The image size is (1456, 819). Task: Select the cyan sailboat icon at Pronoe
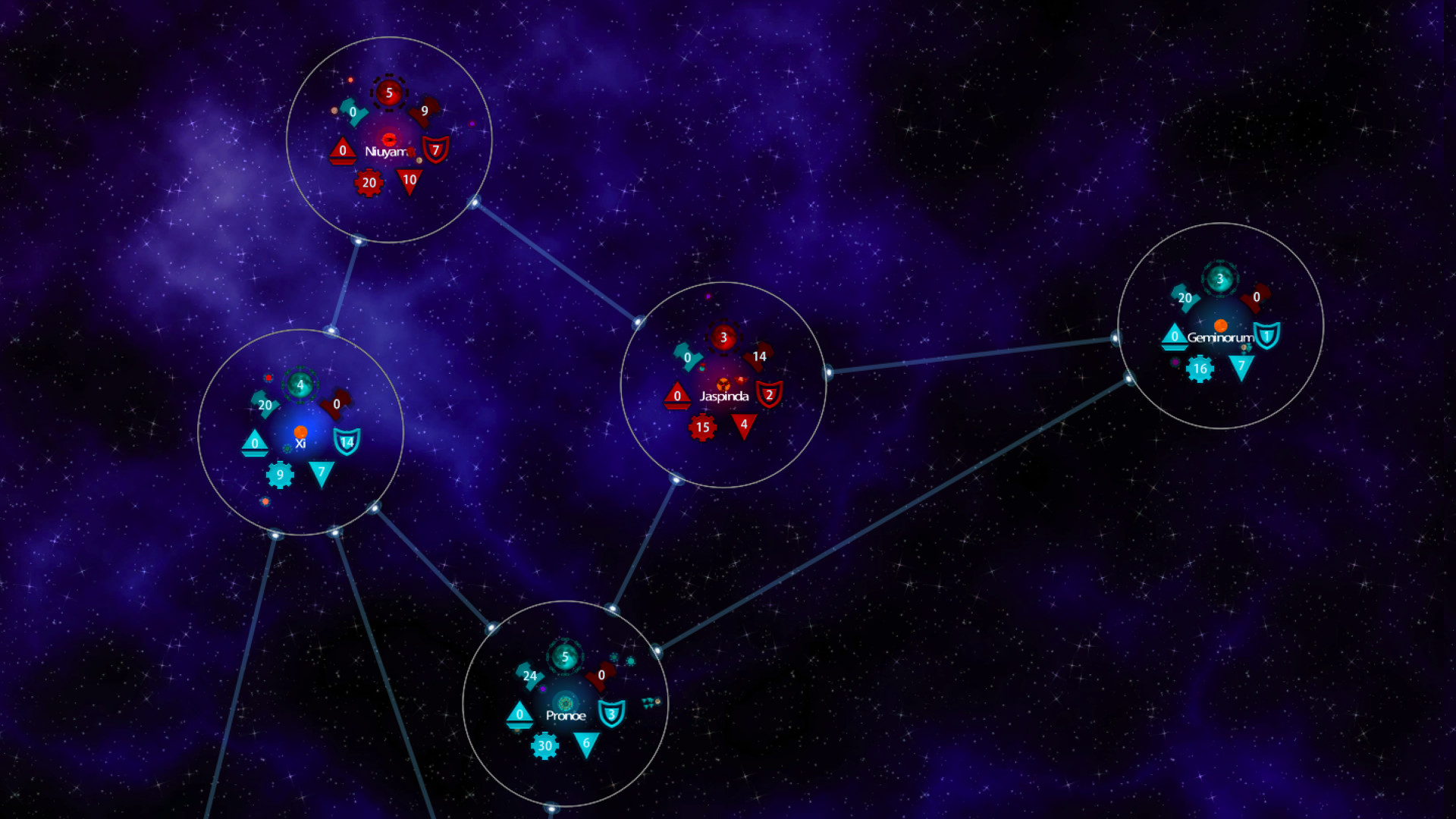pos(519,716)
